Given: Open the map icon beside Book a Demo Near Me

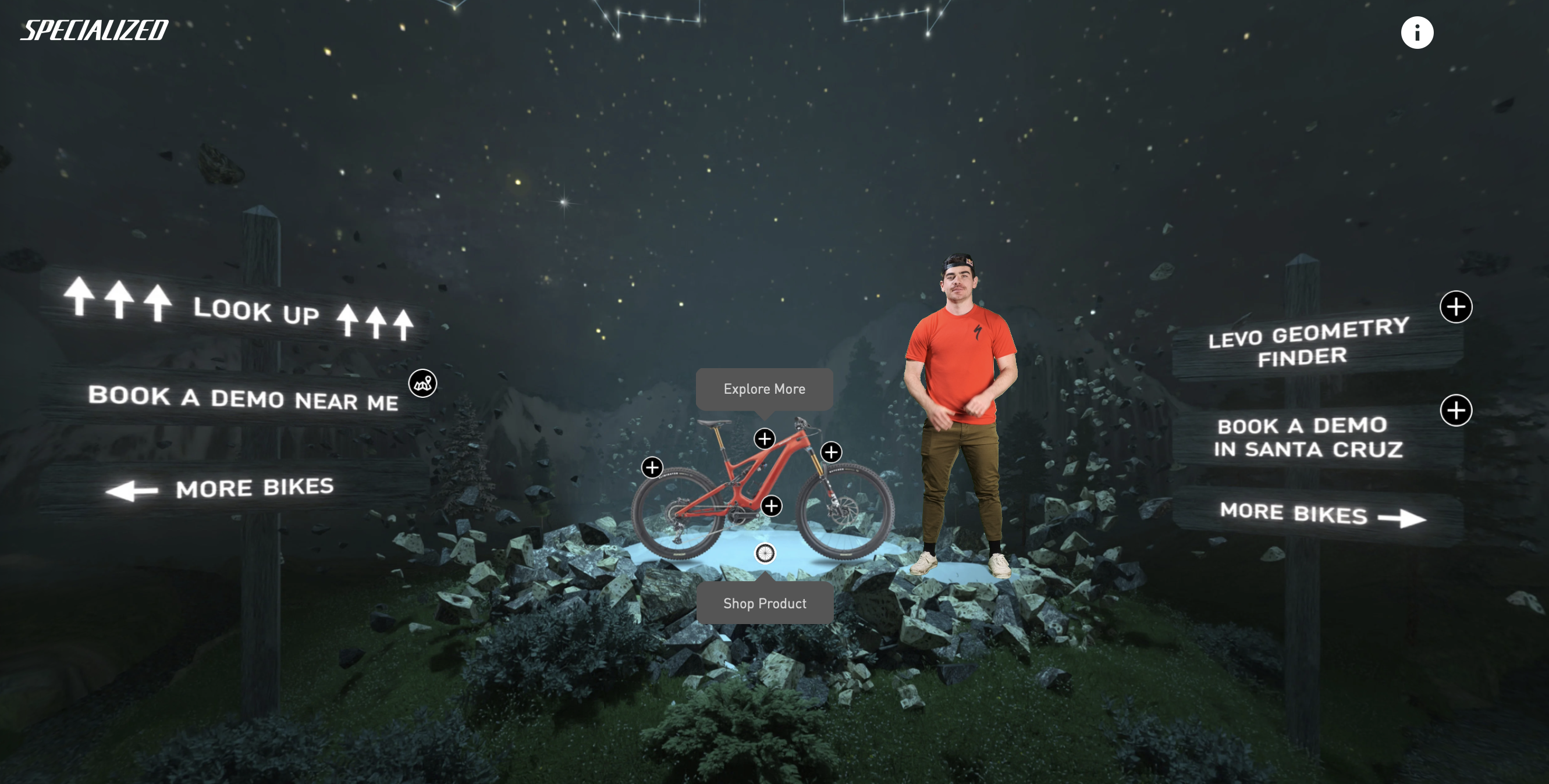Looking at the screenshot, I should point(422,383).
